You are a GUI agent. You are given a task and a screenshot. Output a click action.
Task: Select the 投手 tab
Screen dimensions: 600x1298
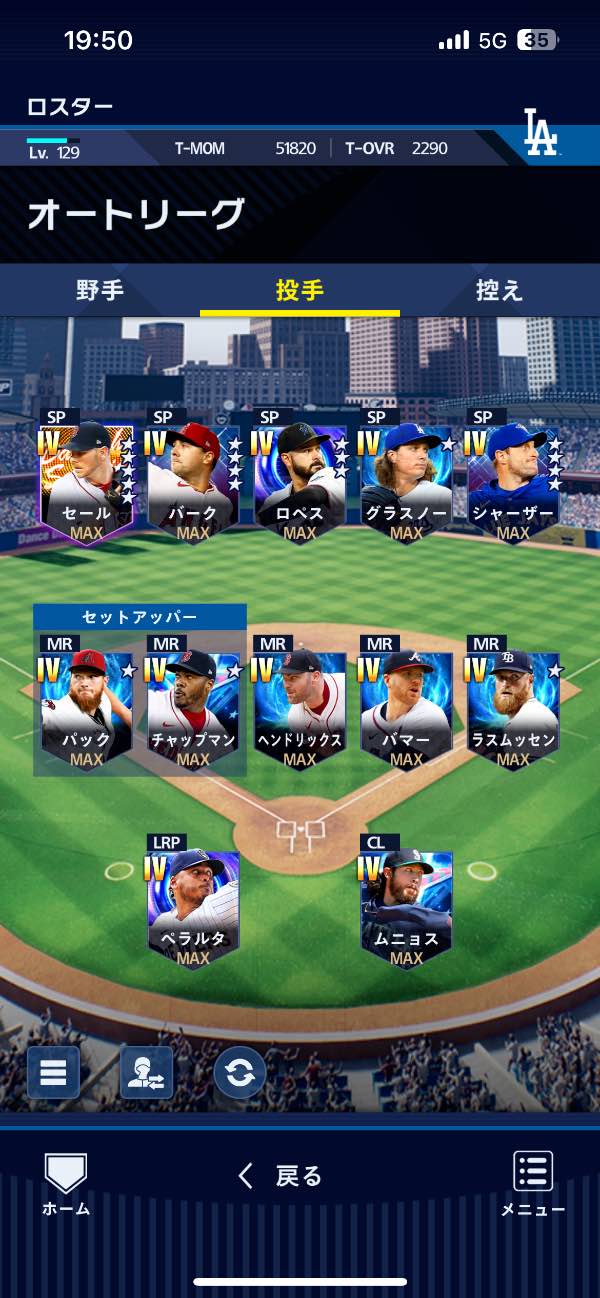click(300, 291)
